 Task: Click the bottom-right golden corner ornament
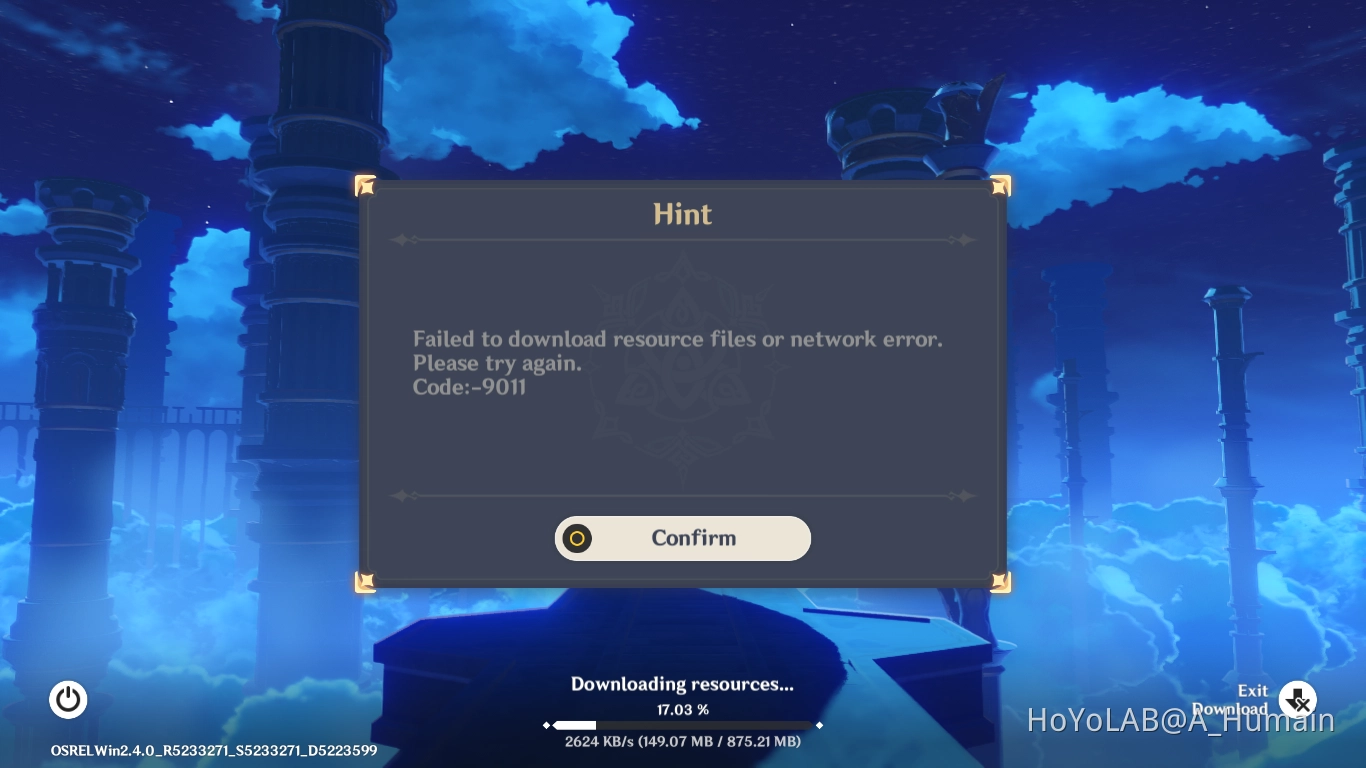pyautogui.click(x=999, y=580)
